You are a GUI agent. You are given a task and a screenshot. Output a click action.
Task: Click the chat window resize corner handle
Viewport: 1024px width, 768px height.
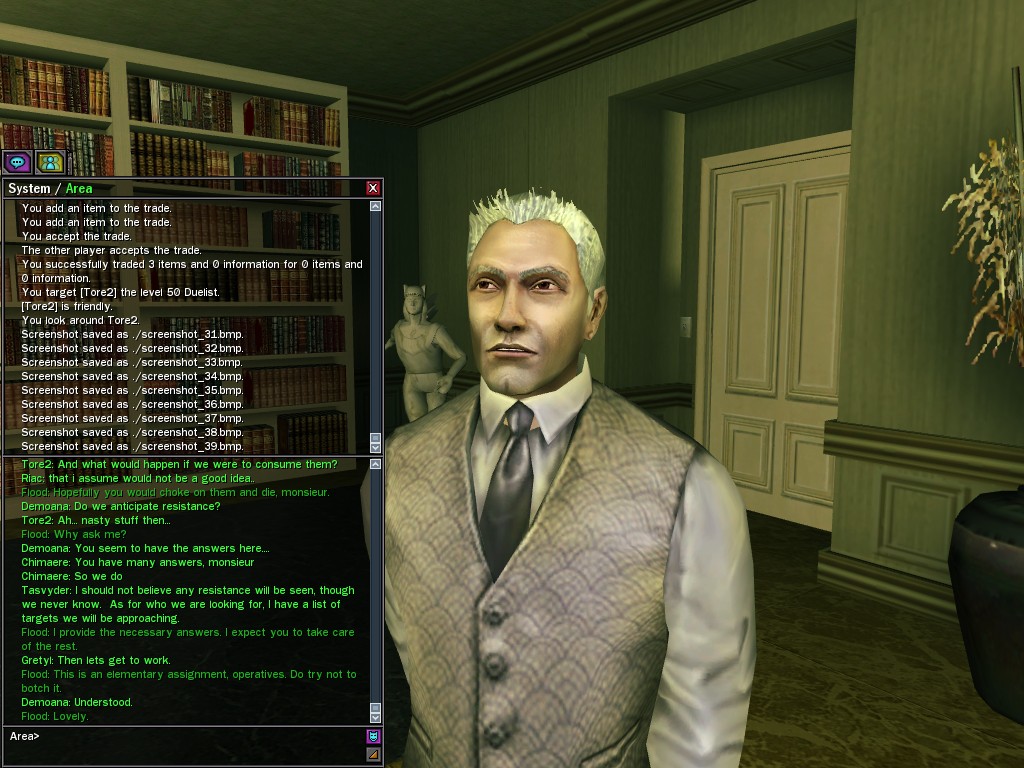[x=374, y=754]
